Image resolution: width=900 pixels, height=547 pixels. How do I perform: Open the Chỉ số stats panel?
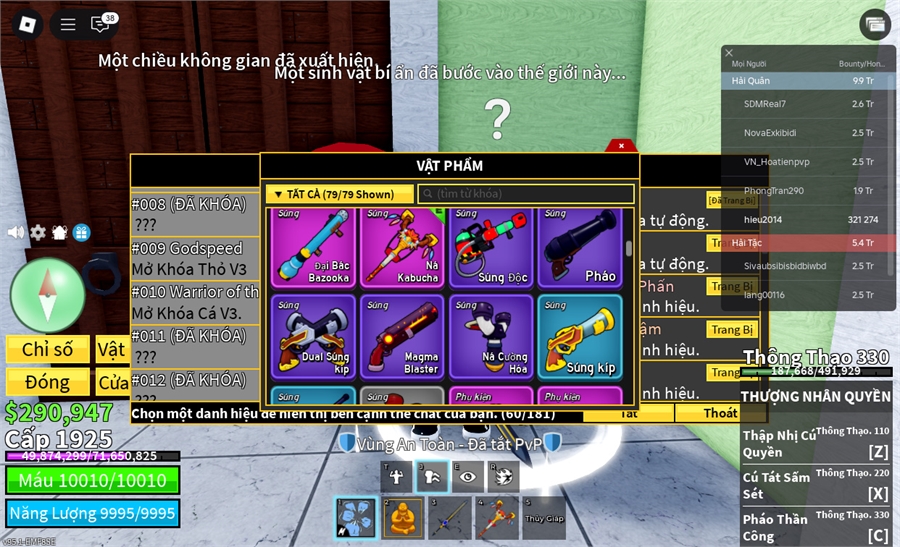47,349
